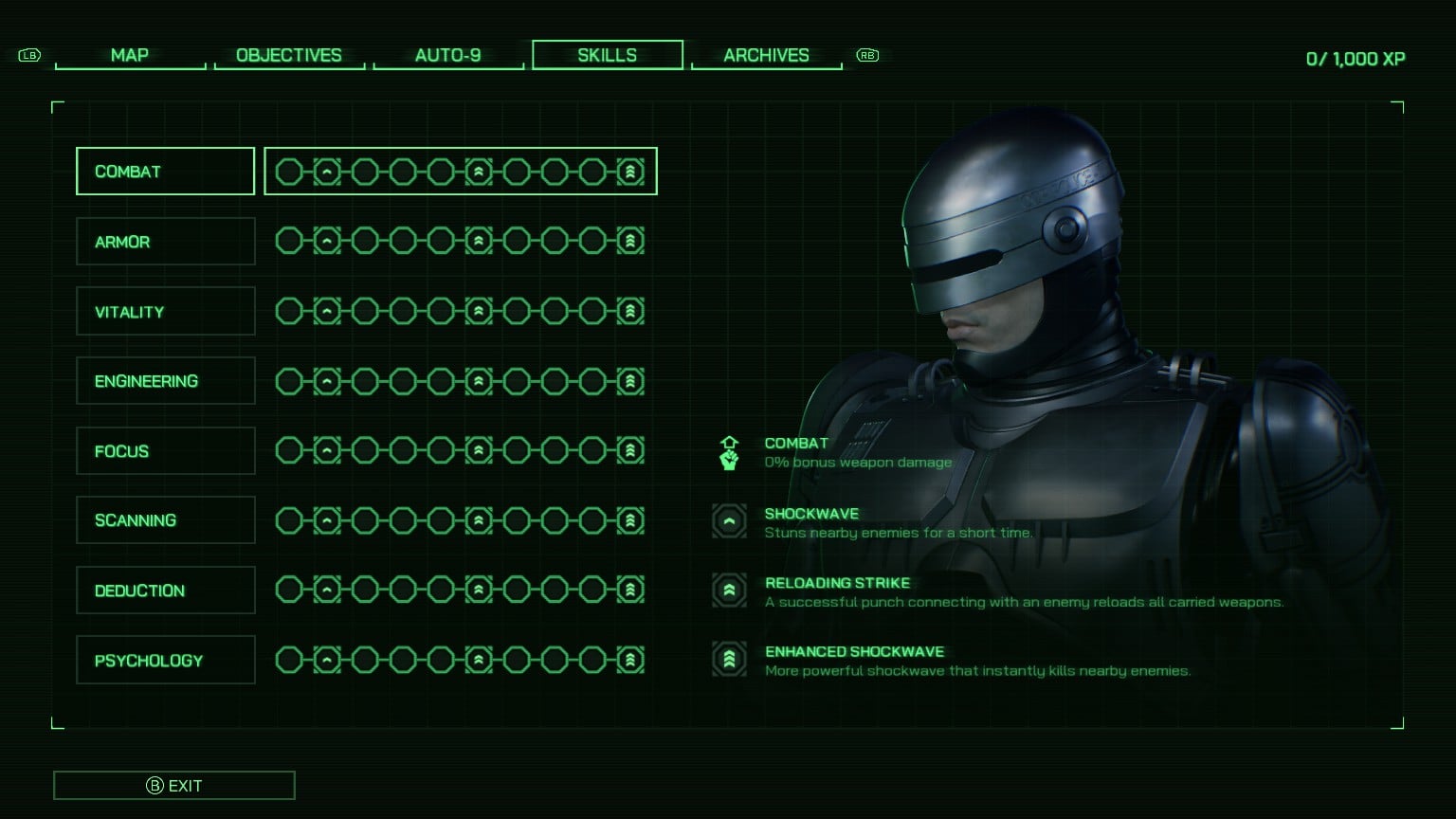Select the milestone node in the Vitality track
1456x819 pixels.
479,310
